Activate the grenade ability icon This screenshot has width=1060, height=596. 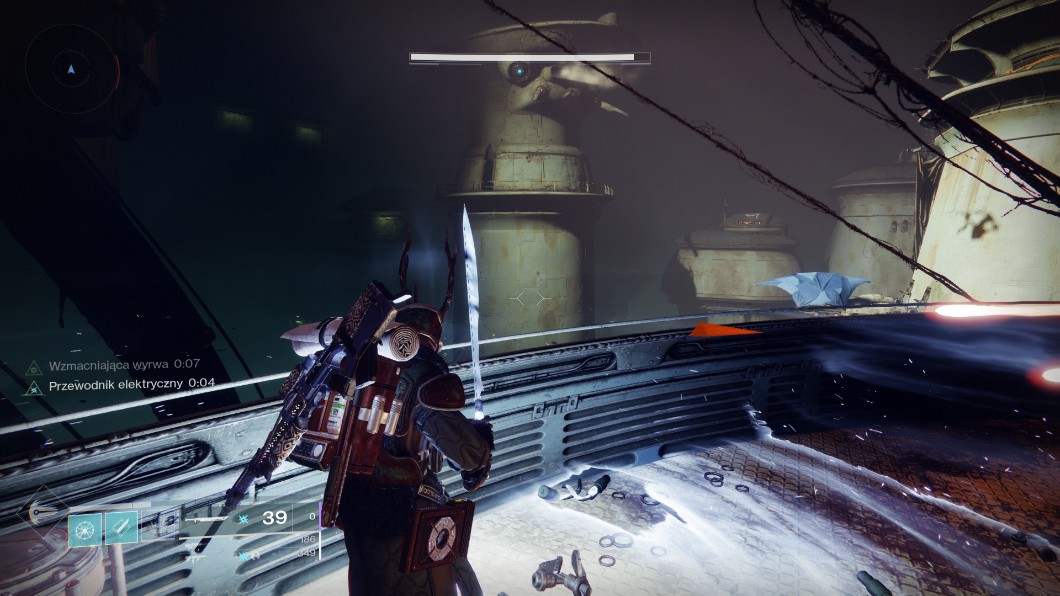coord(85,527)
